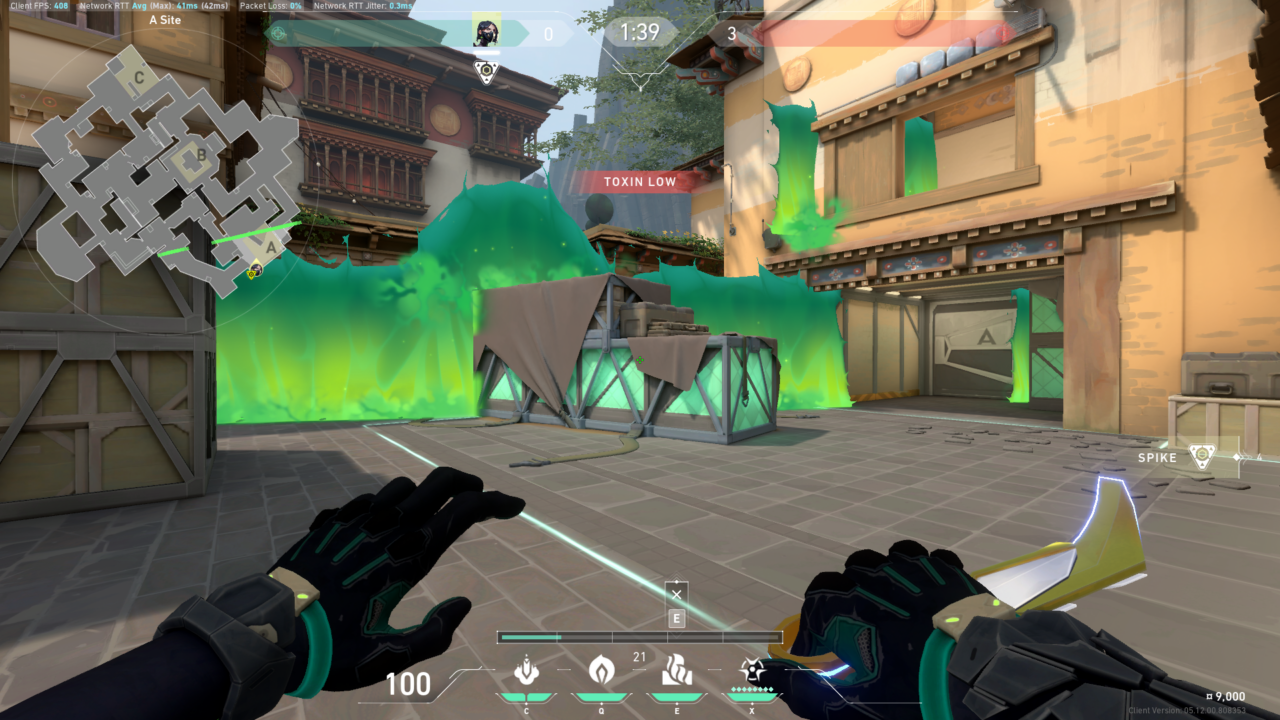Click the player marker on the minimap

point(255,268)
